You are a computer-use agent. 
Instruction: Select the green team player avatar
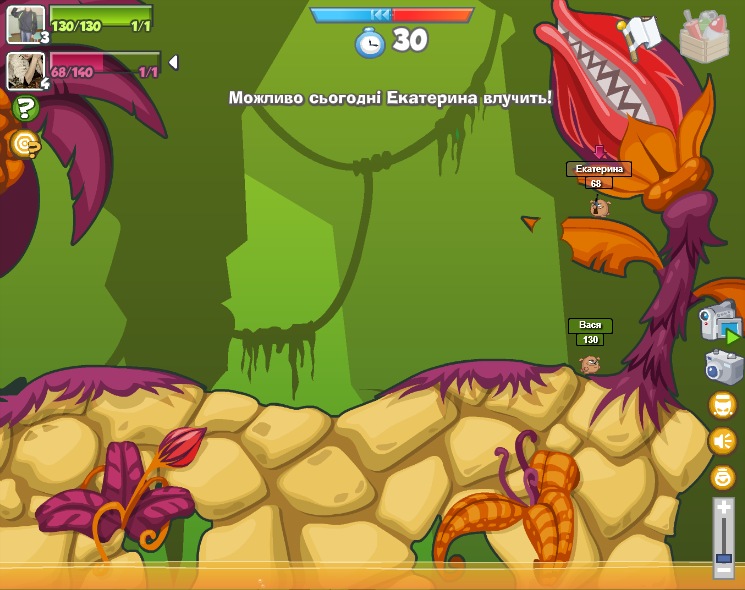[26, 24]
